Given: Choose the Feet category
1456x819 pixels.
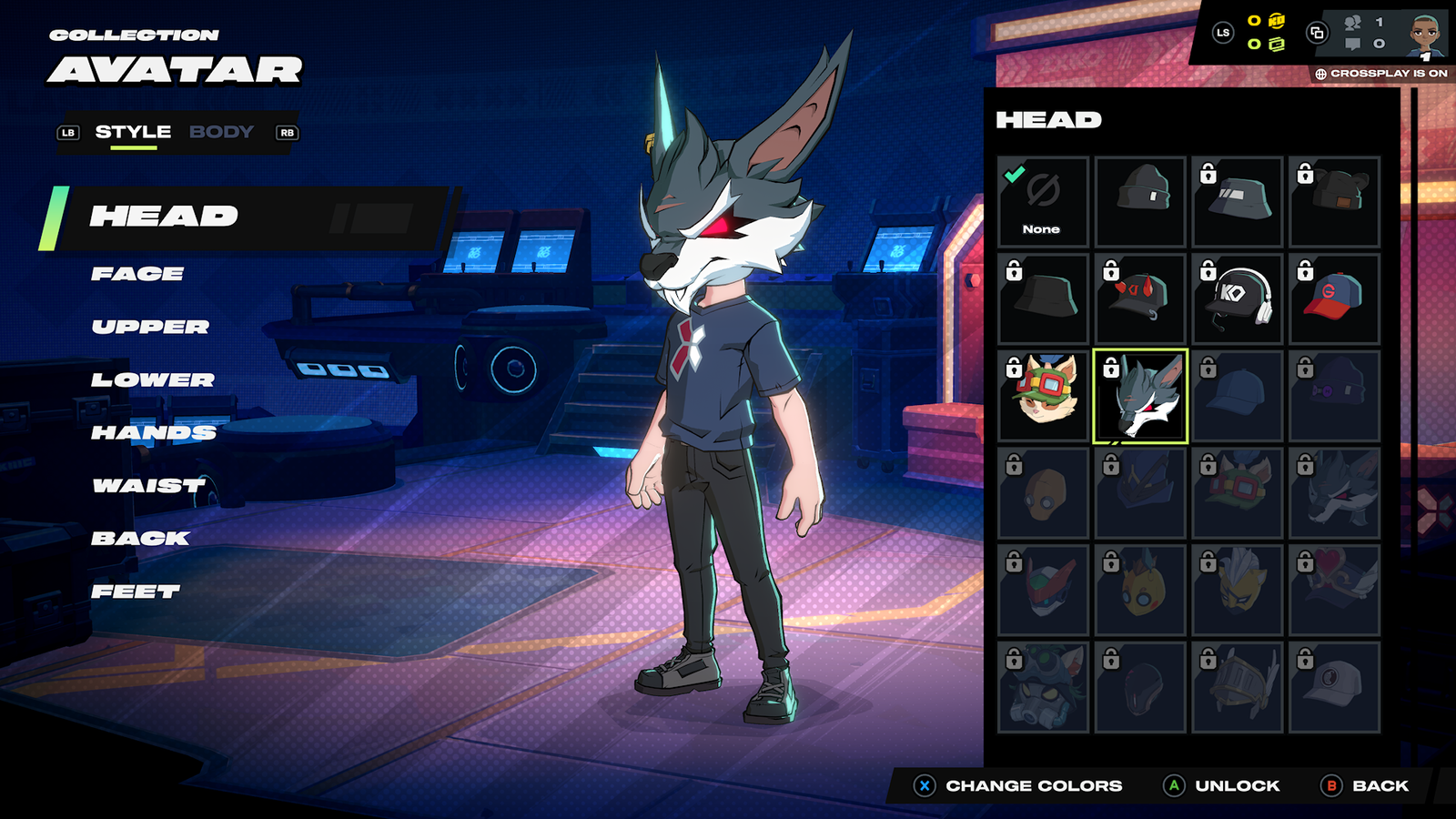Looking at the screenshot, I should click(136, 591).
